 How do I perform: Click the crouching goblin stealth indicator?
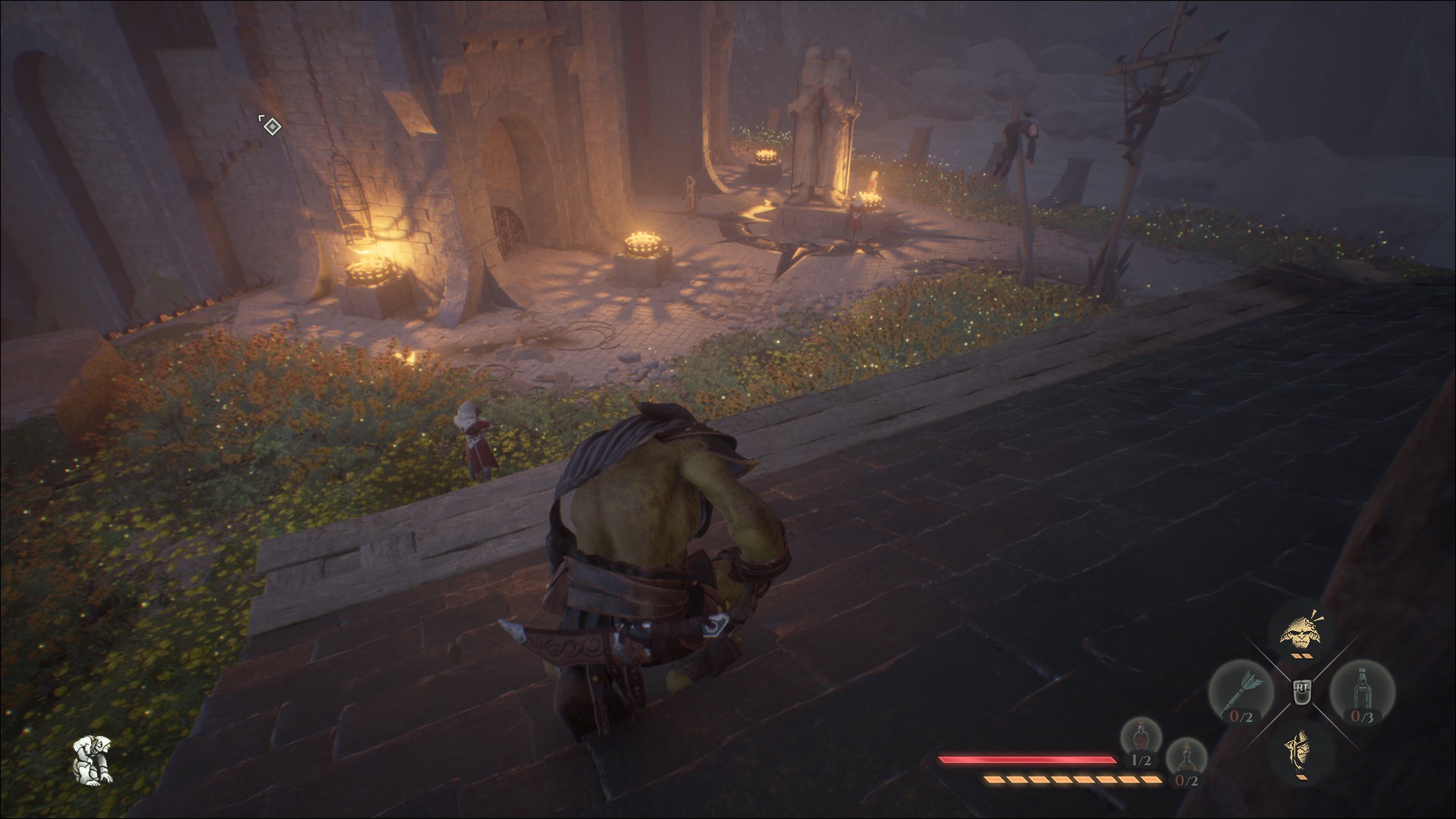[x=92, y=759]
